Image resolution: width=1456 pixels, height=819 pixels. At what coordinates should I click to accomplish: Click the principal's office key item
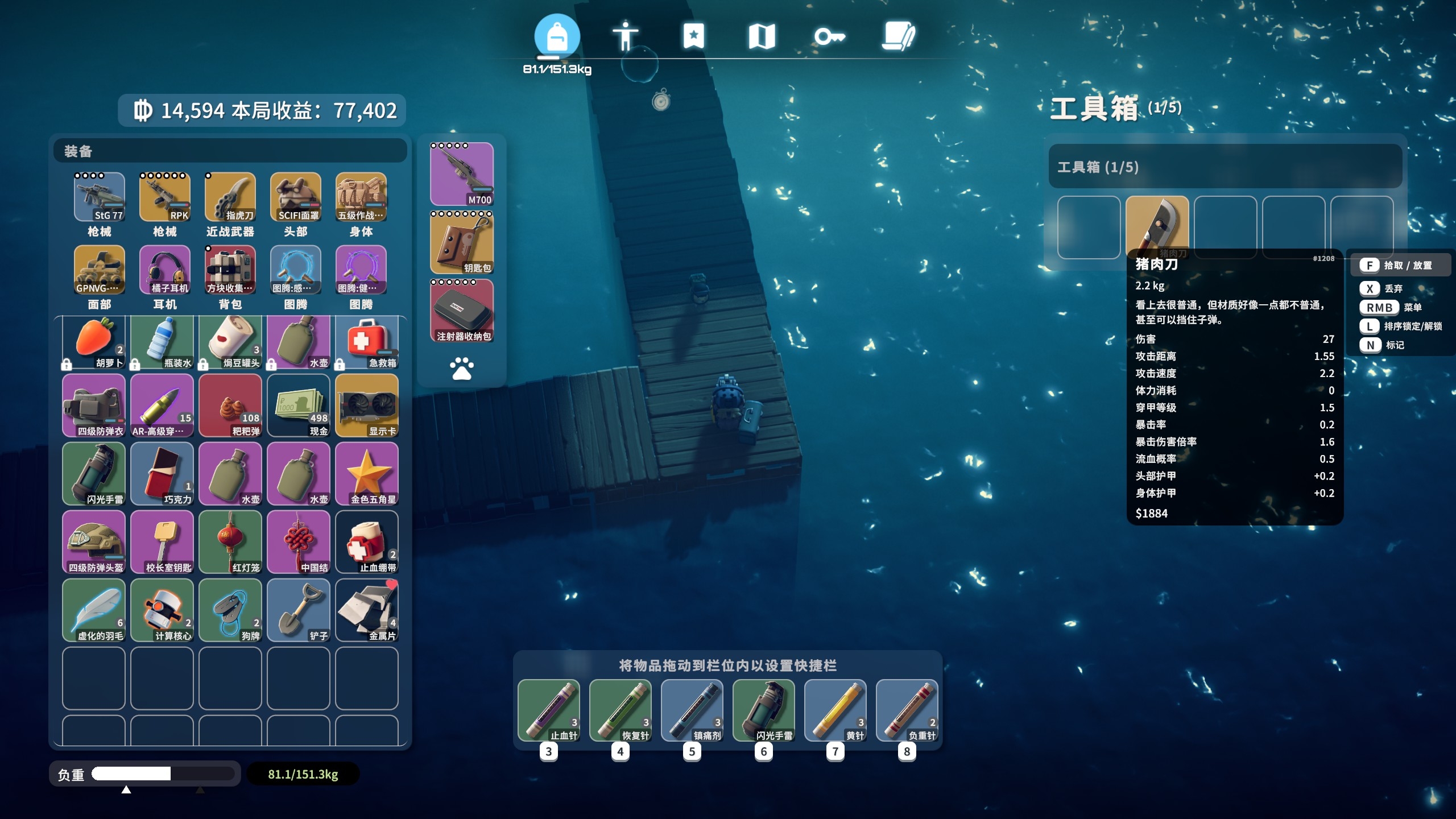click(x=162, y=542)
